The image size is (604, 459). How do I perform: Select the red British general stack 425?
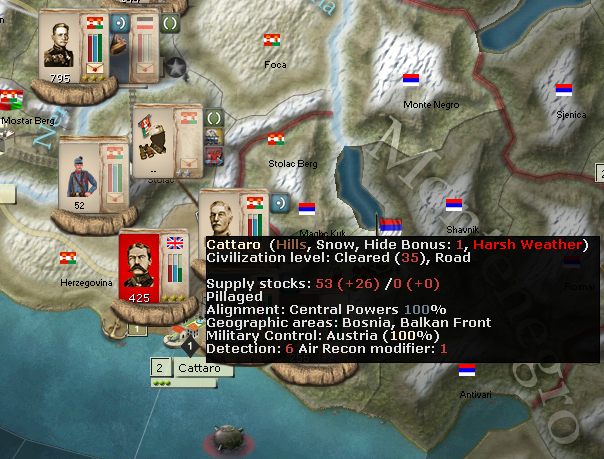click(x=142, y=265)
